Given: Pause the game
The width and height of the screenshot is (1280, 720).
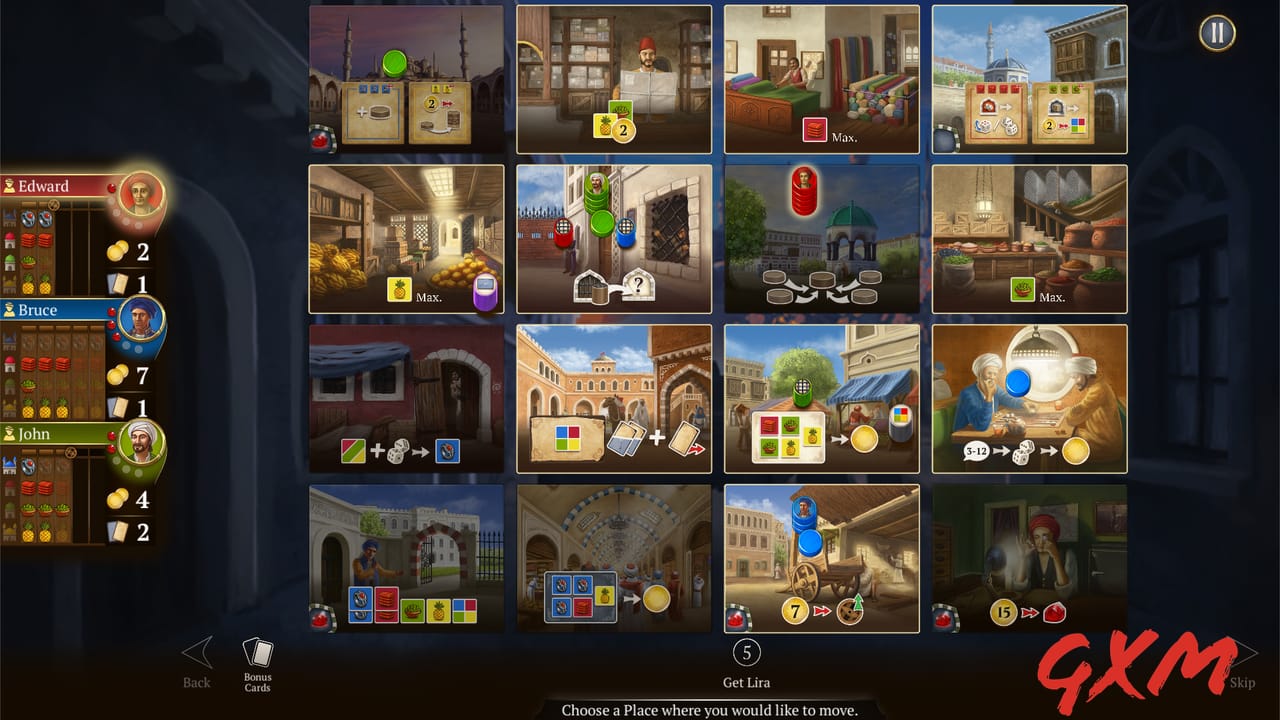Looking at the screenshot, I should [1217, 33].
